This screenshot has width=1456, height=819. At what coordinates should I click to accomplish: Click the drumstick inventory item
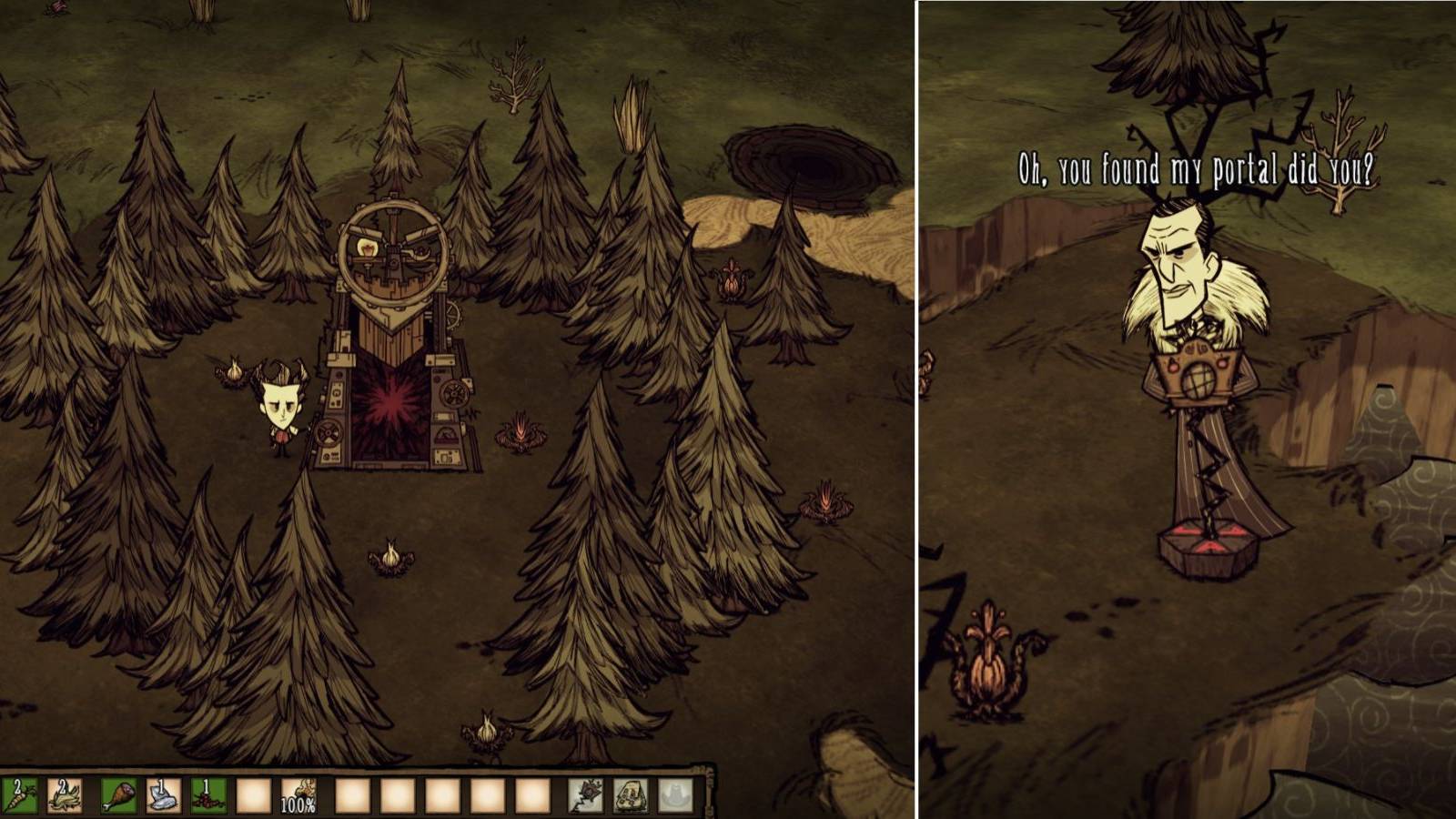[x=120, y=796]
